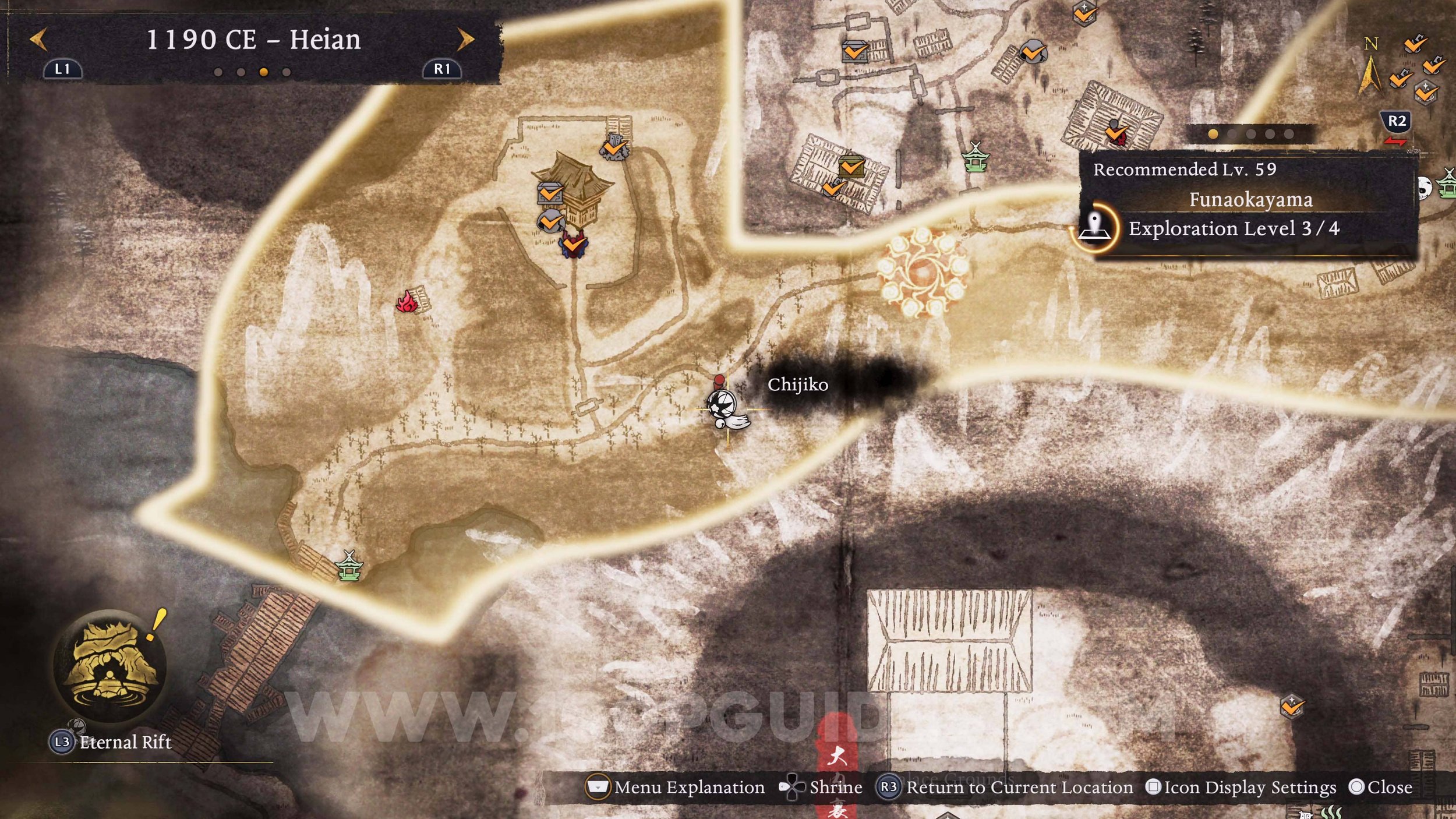
Task: Switch to the next era with the right arrow
Action: click(465, 40)
